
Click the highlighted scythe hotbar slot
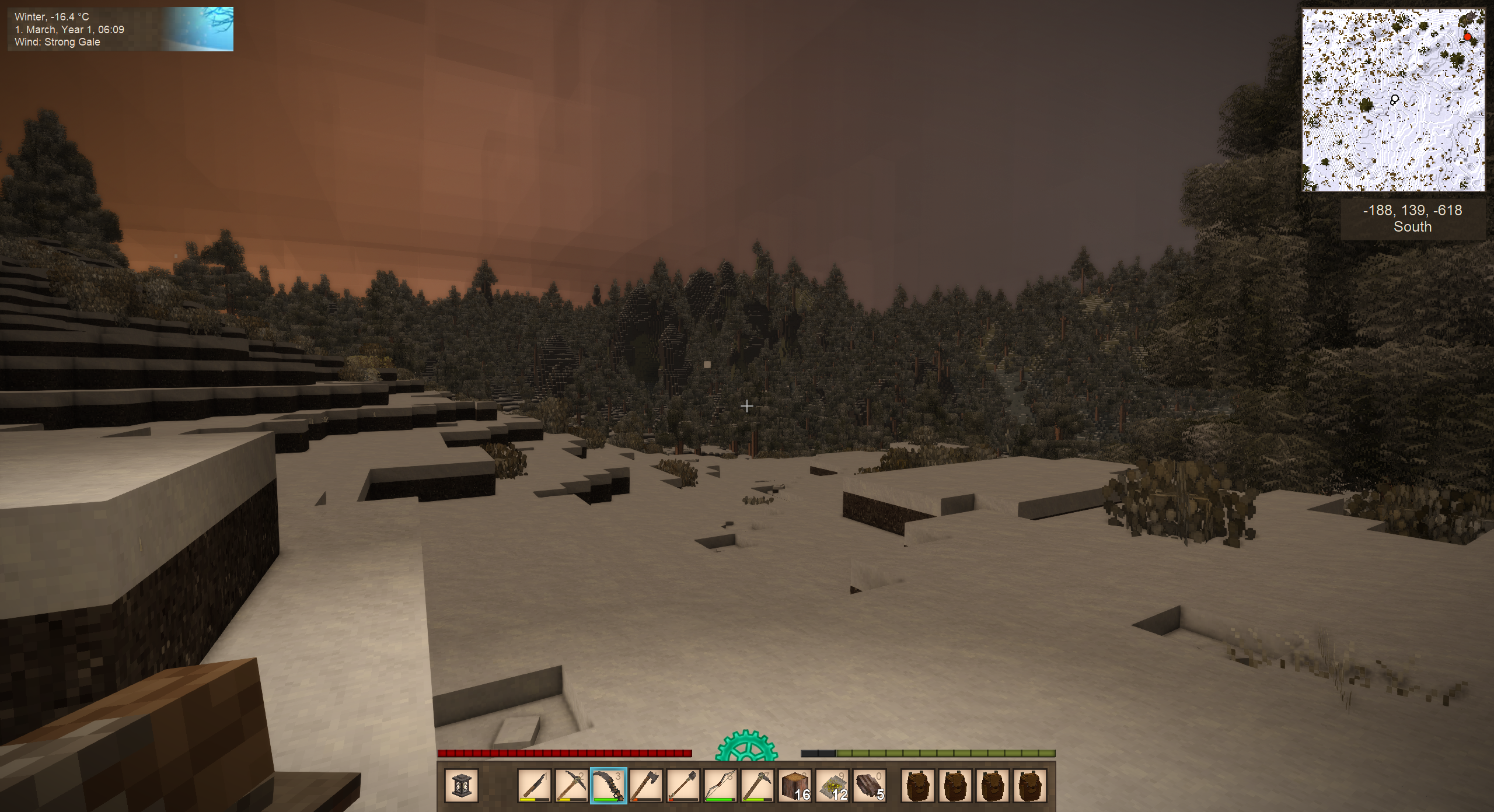click(x=609, y=785)
